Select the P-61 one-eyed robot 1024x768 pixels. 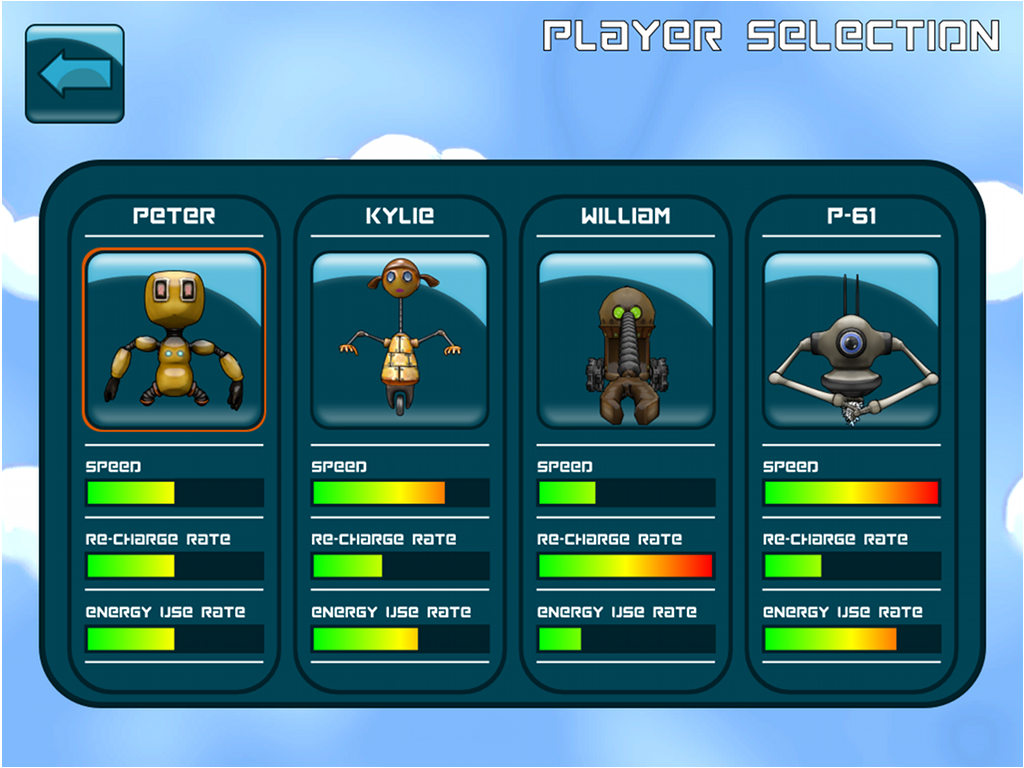coord(852,340)
